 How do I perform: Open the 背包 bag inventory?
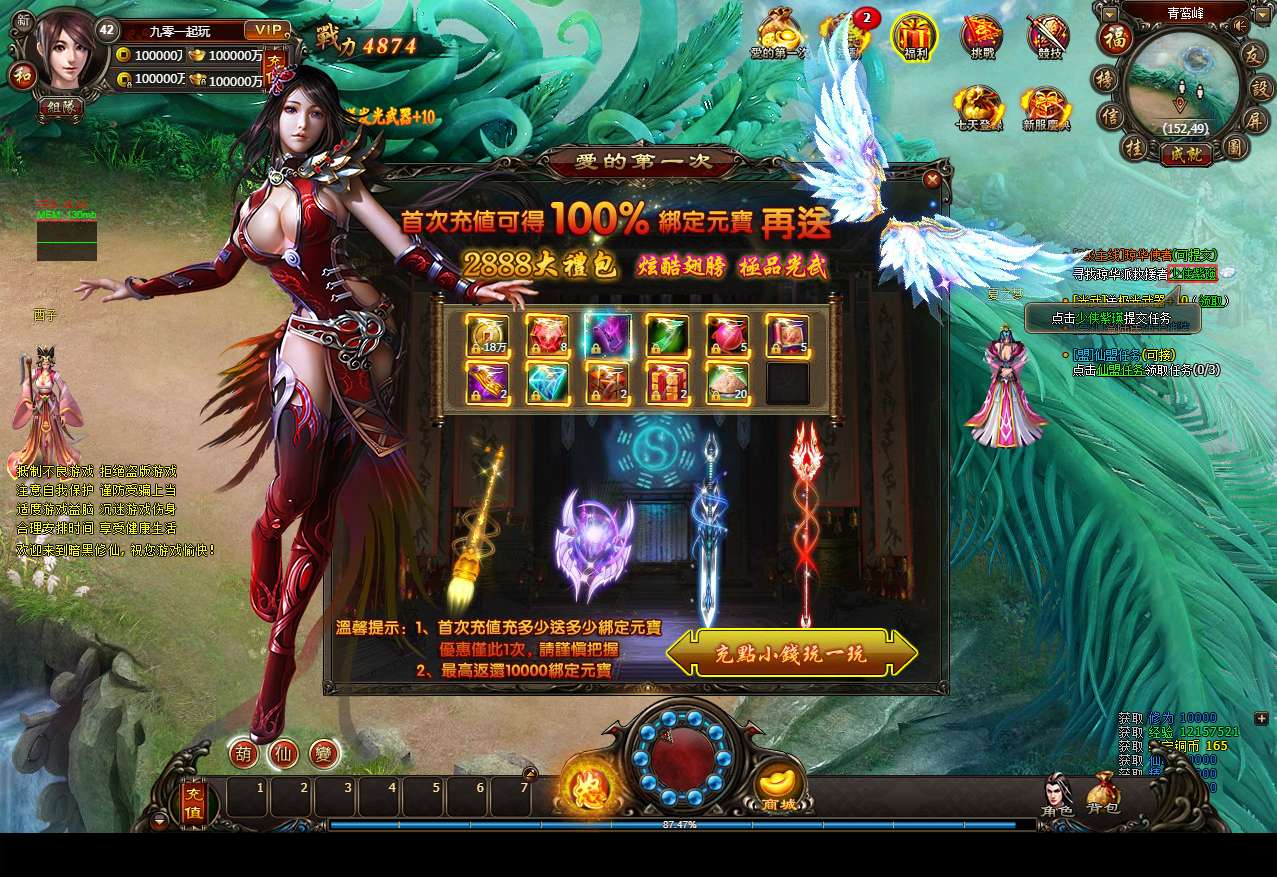coord(1102,794)
